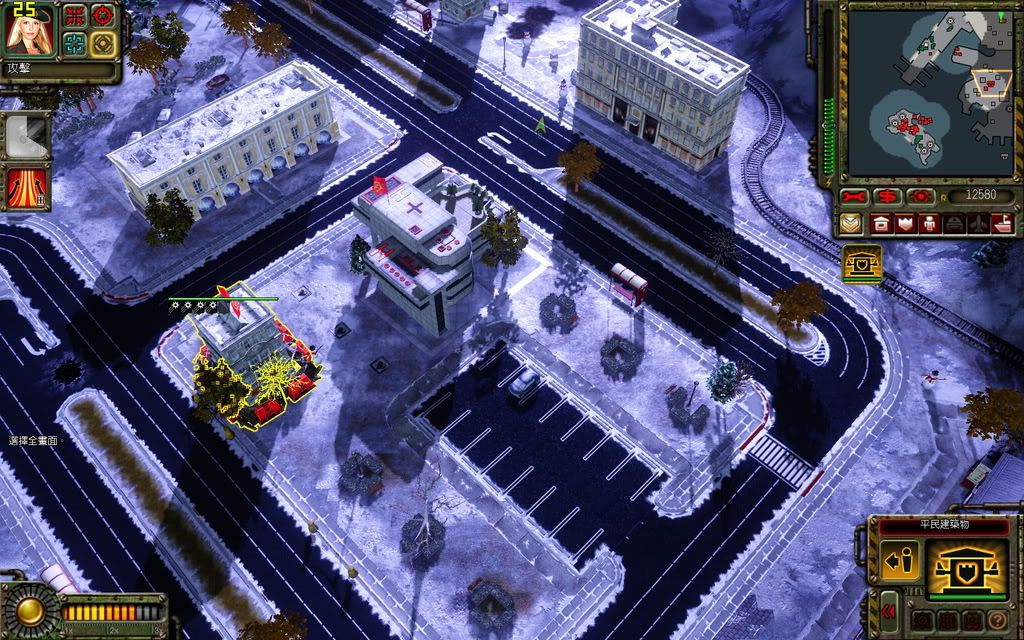
Task: Click the fortified building icon under the sidebar
Action: 861,263
